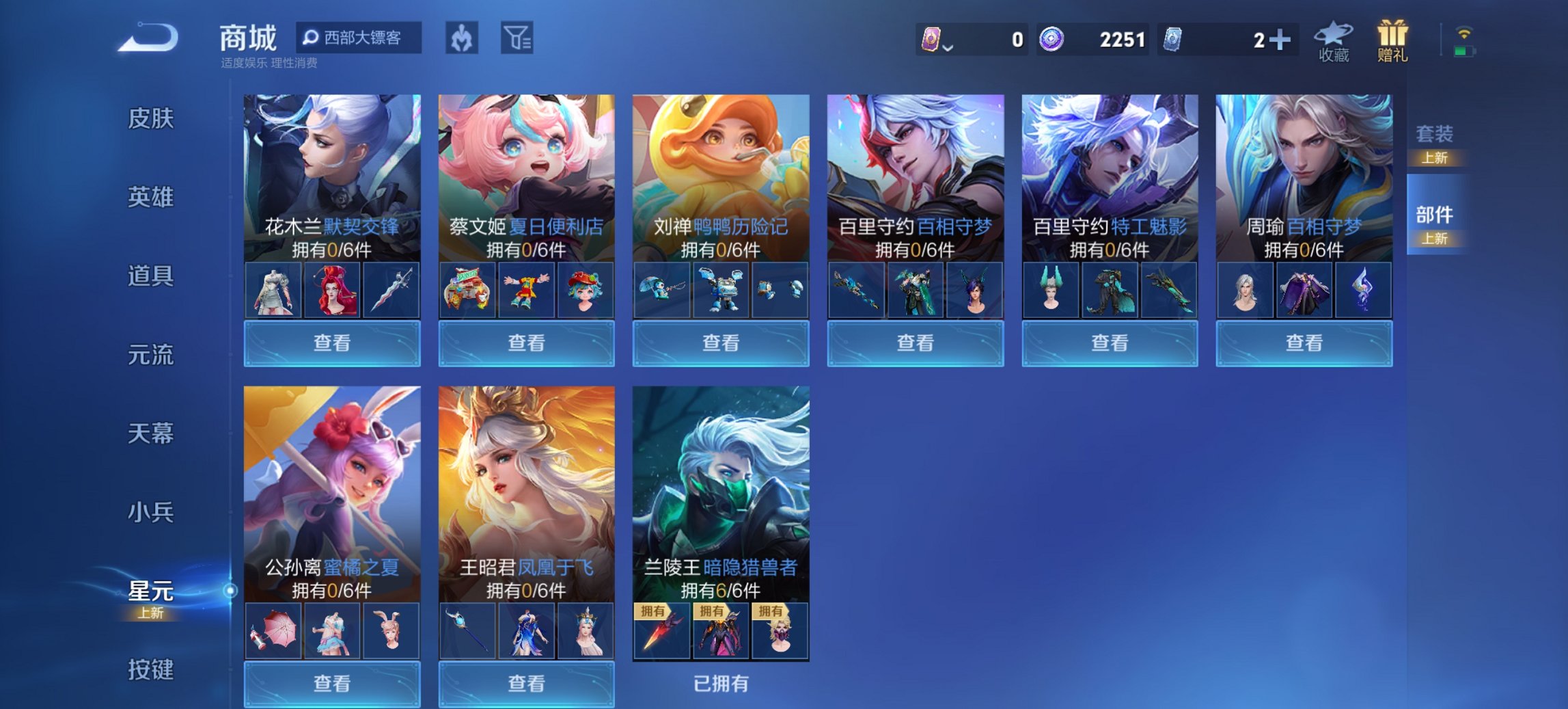Click the hero emblem icon next to search
The height and width of the screenshot is (709, 1568).
tap(463, 39)
